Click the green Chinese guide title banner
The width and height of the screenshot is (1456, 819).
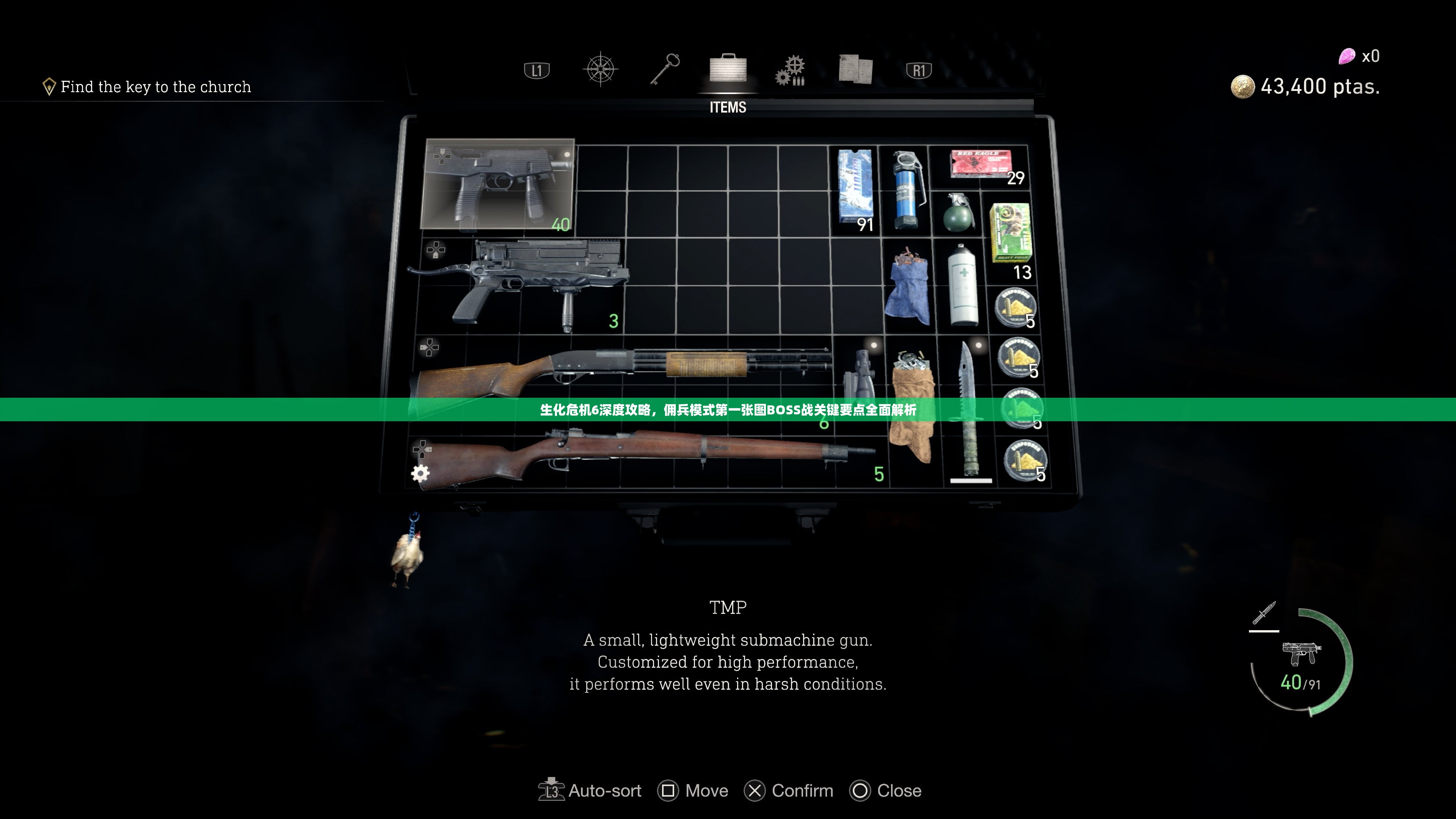(x=728, y=410)
